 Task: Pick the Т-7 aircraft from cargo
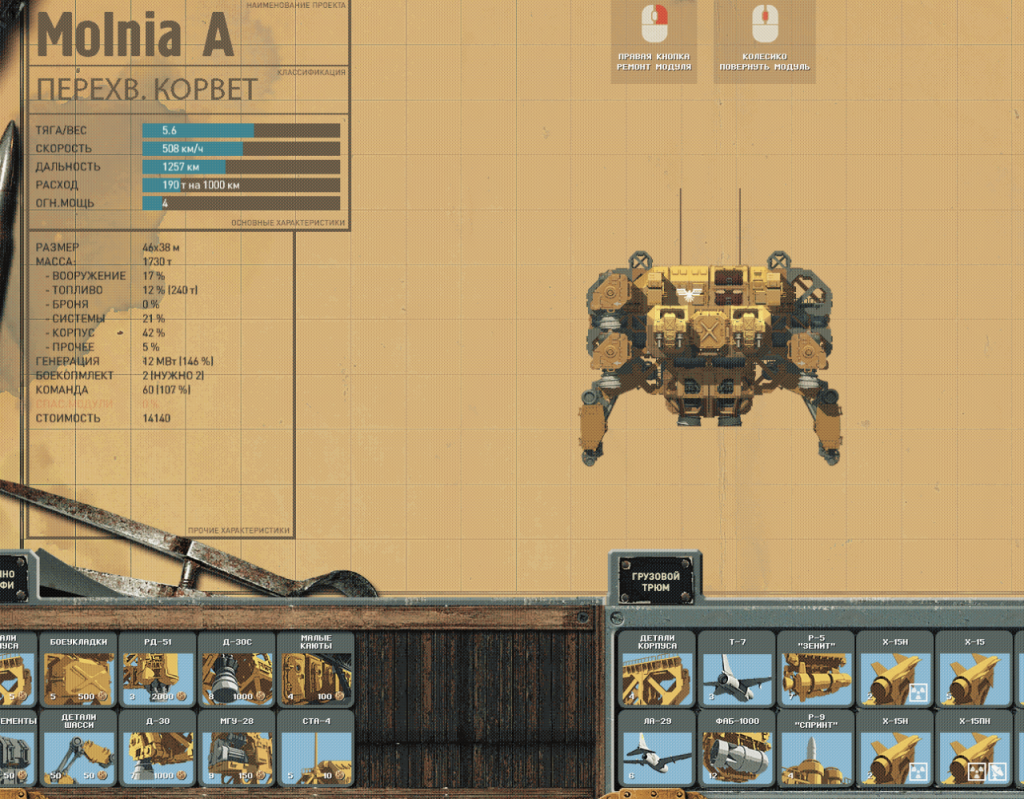tap(736, 669)
